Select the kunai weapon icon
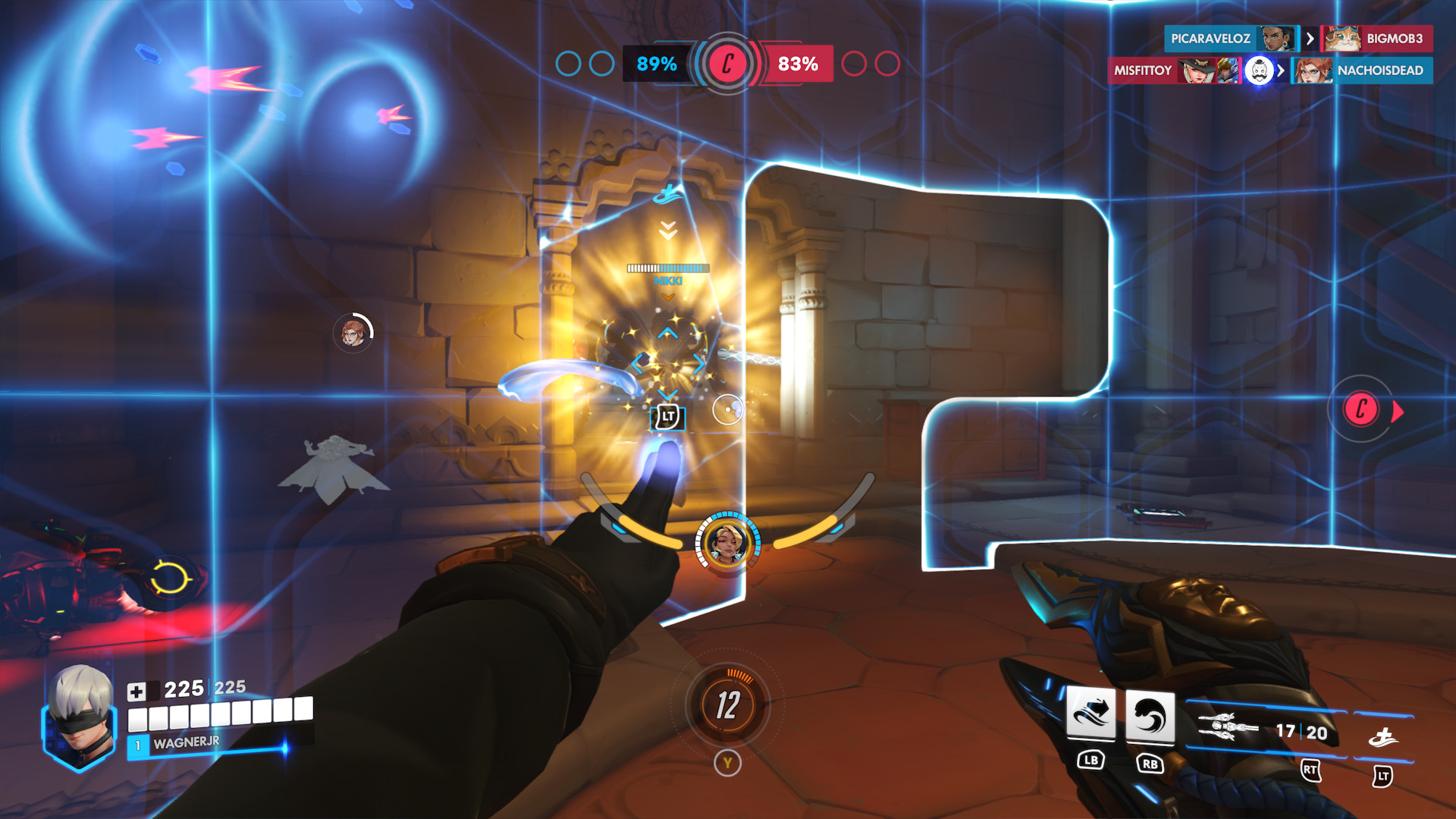Image resolution: width=1456 pixels, height=819 pixels. point(1226,727)
